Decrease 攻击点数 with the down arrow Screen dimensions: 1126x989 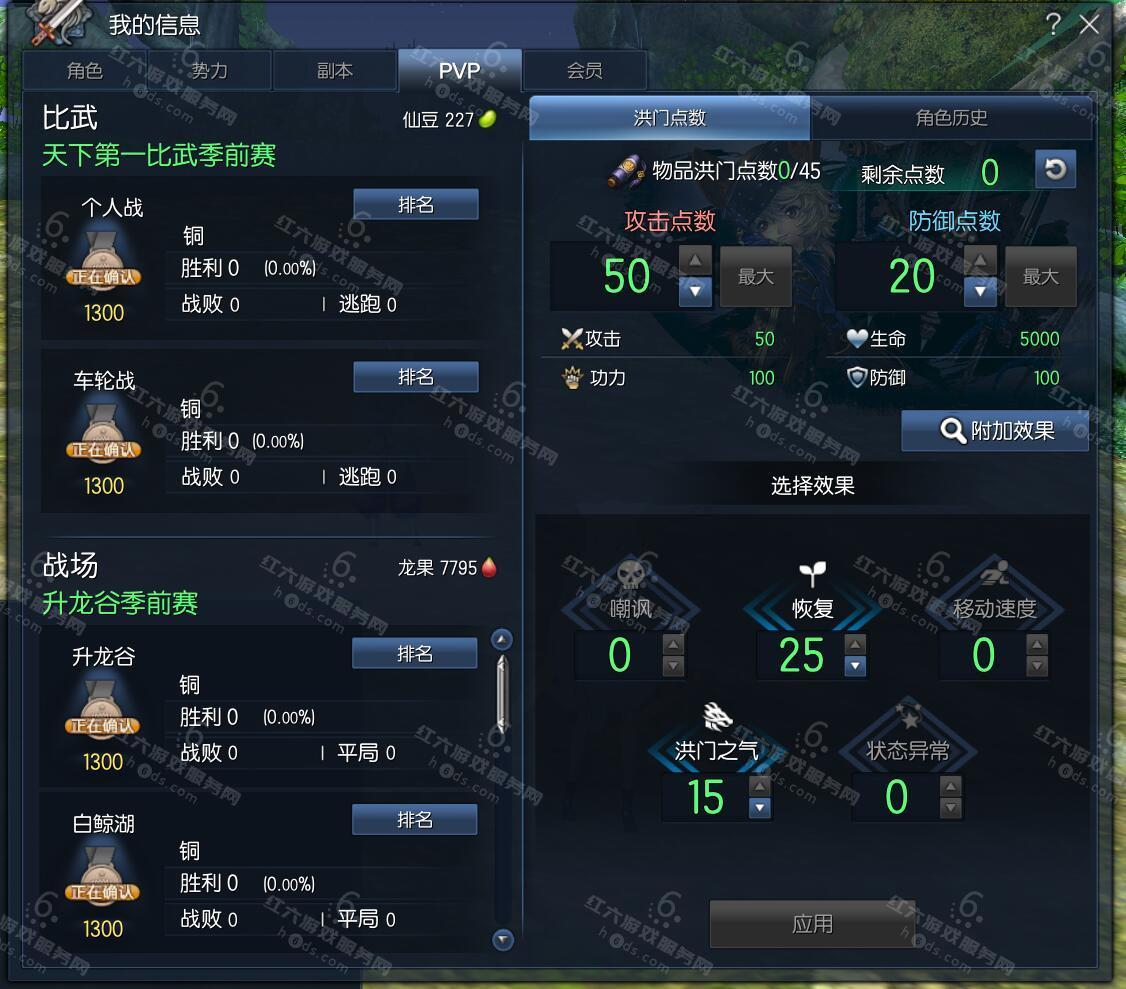click(696, 291)
